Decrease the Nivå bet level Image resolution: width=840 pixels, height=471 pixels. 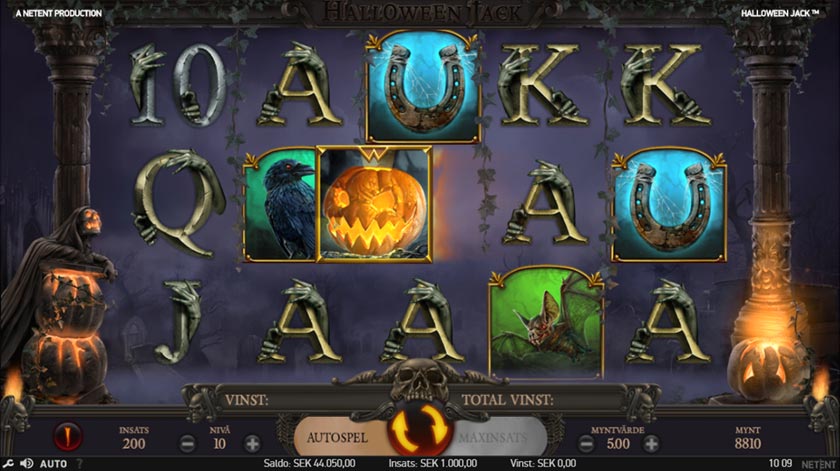pos(188,442)
